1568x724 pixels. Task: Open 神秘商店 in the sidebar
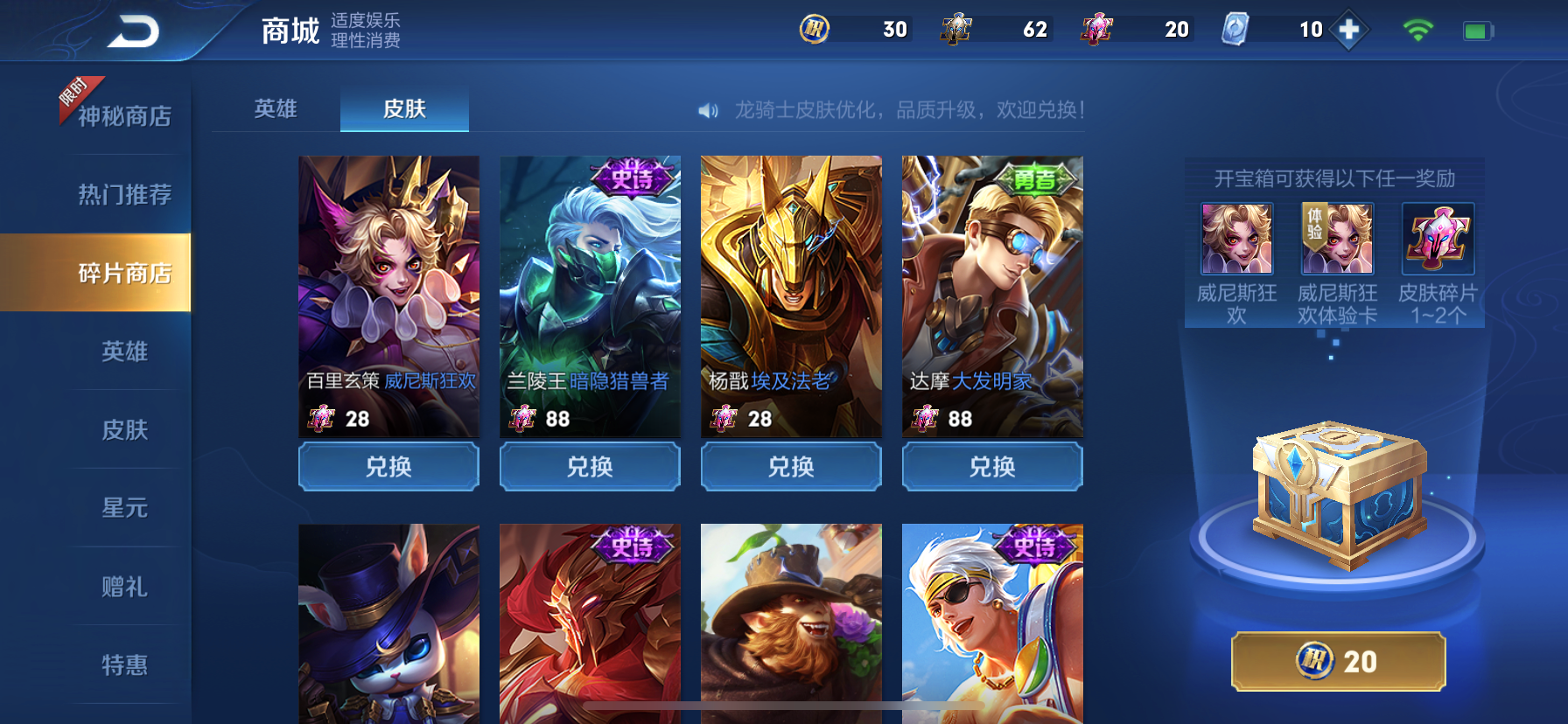125,115
